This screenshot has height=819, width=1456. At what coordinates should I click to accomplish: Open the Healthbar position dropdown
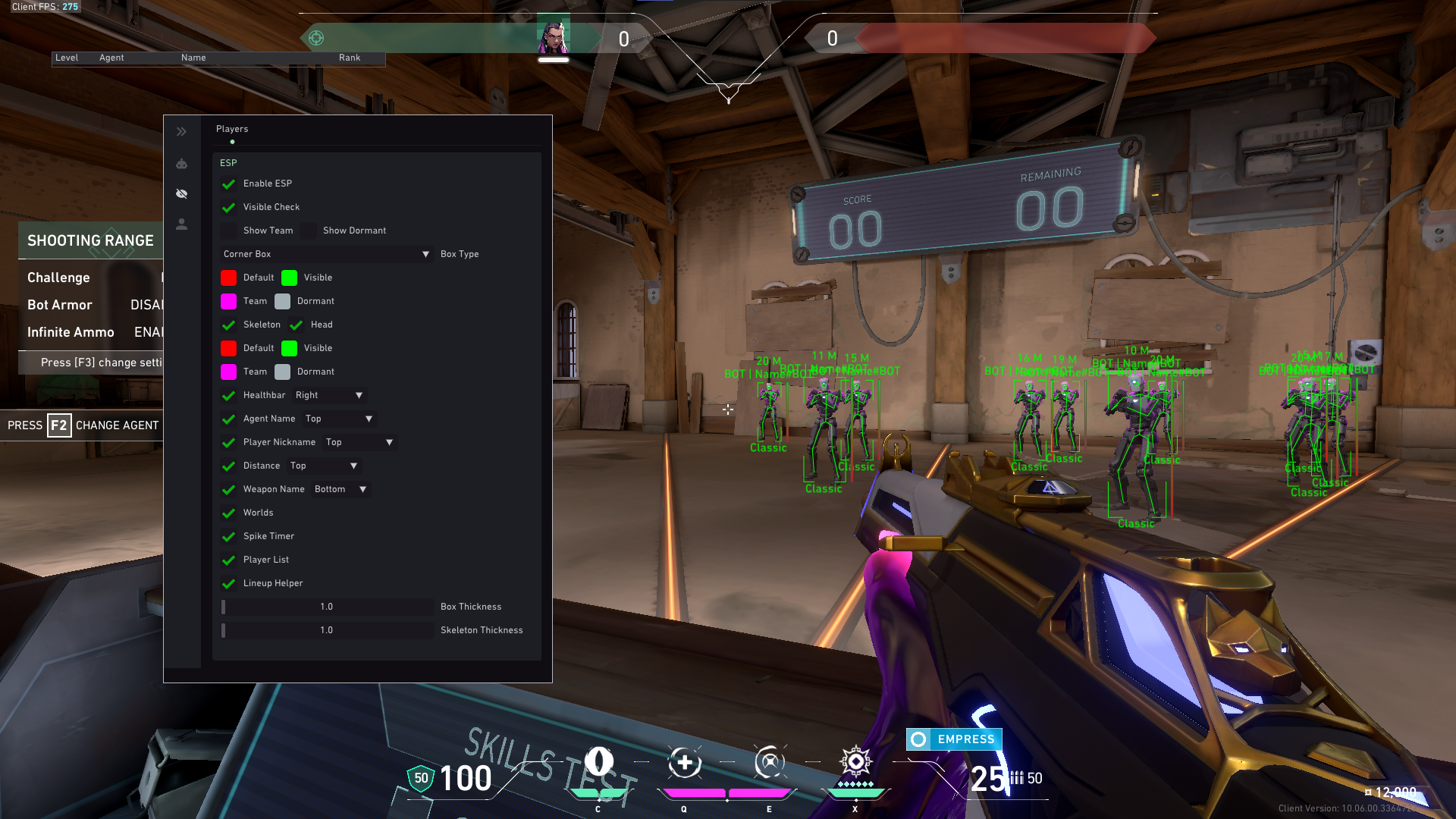coord(329,395)
